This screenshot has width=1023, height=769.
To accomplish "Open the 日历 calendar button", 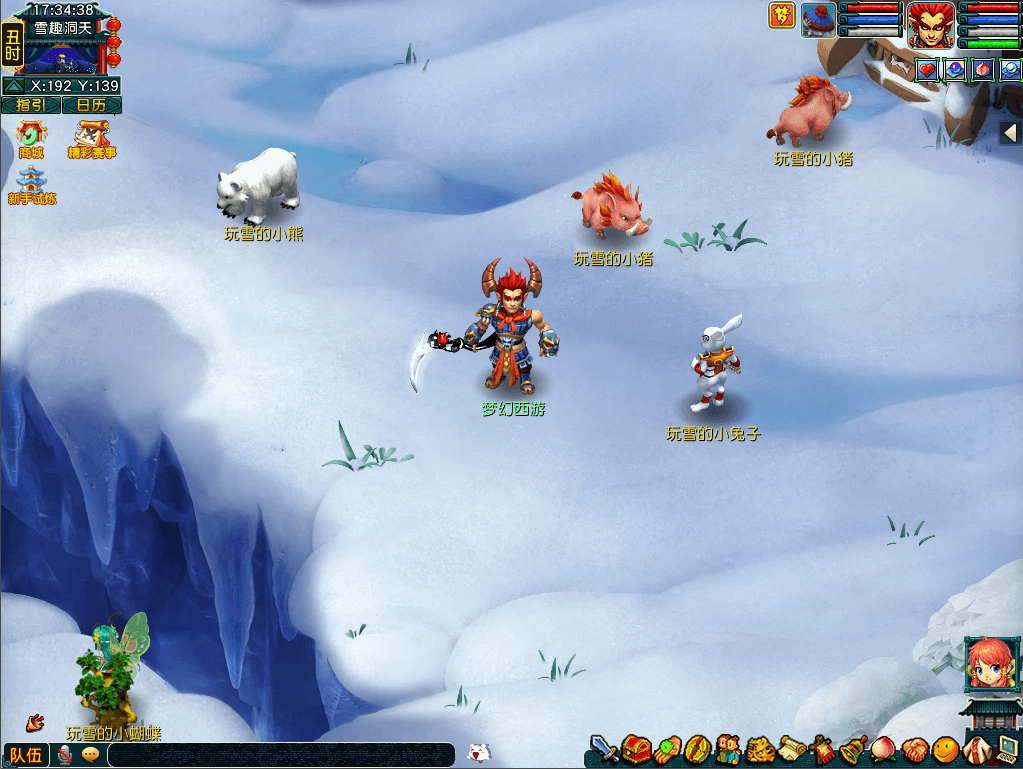I will click(x=91, y=105).
